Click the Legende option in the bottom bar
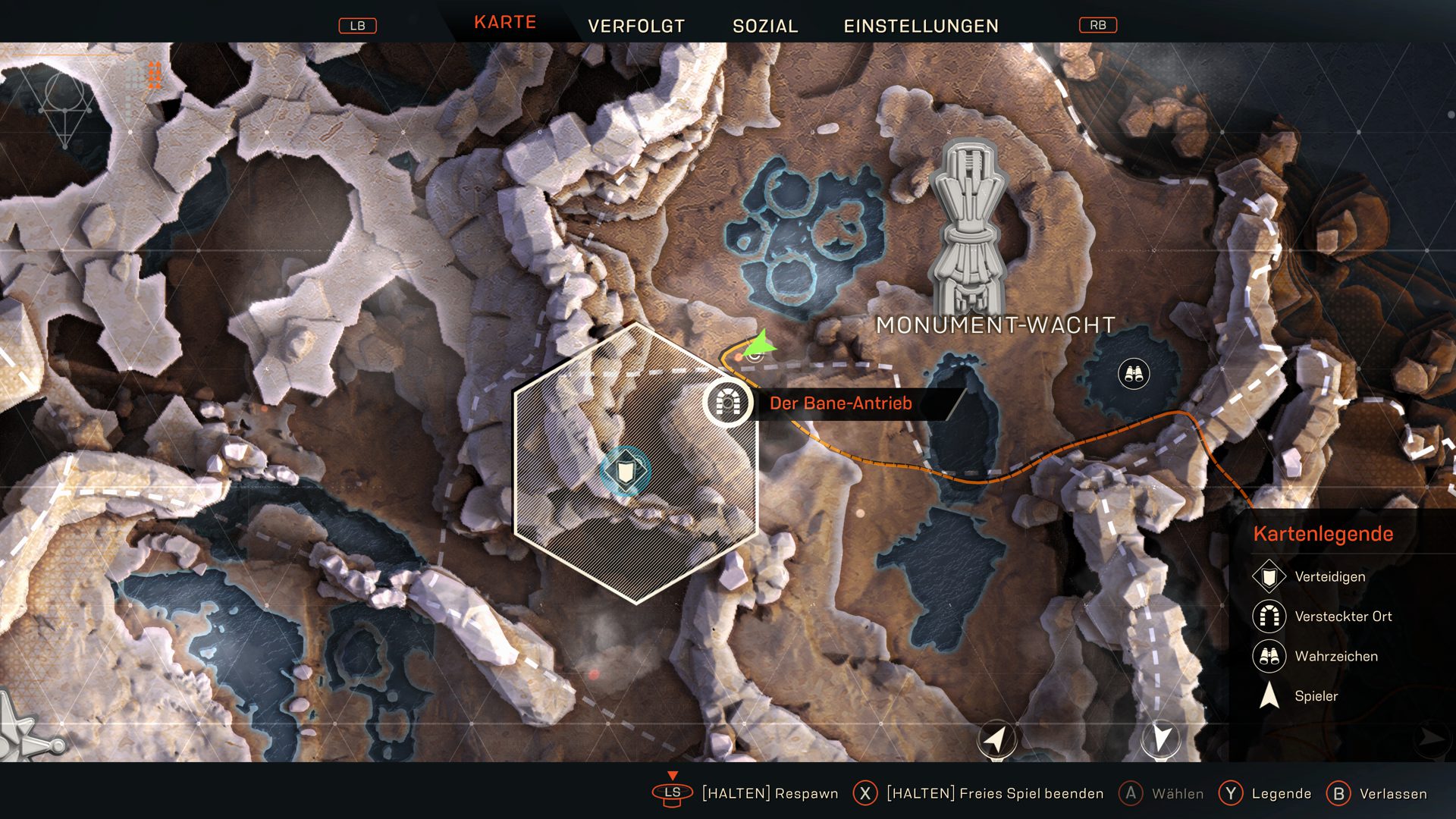The height and width of the screenshot is (819, 1456). point(1280,794)
